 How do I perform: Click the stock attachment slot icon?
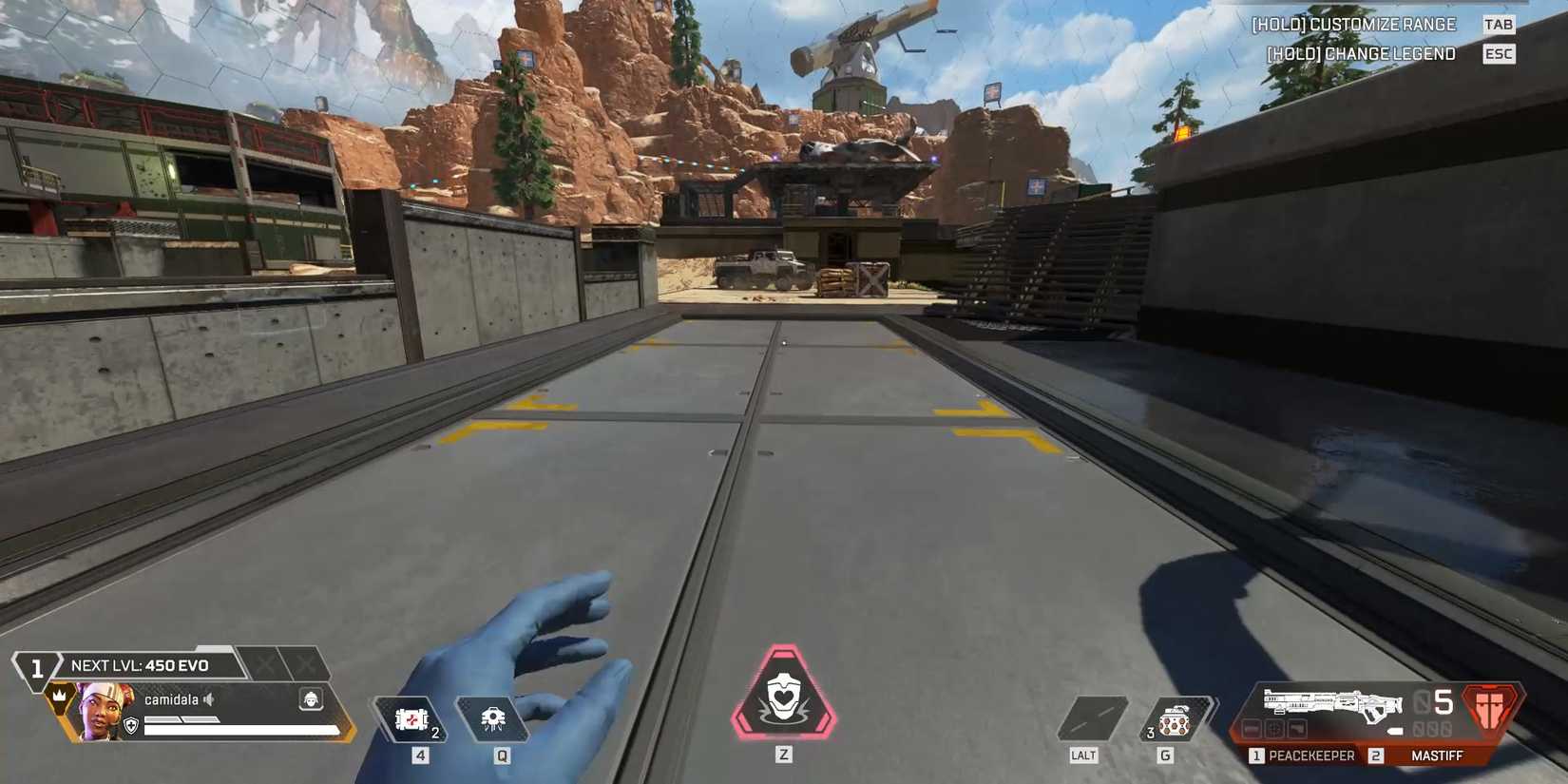click(x=1297, y=730)
